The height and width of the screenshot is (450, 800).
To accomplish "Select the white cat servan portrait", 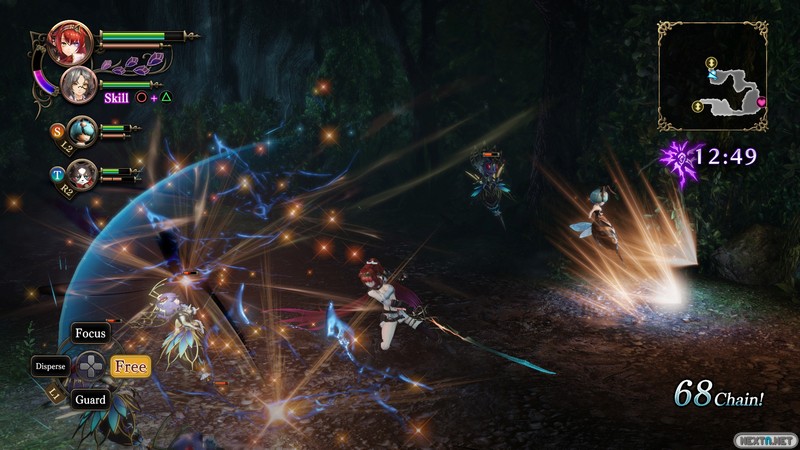I will click(x=82, y=173).
